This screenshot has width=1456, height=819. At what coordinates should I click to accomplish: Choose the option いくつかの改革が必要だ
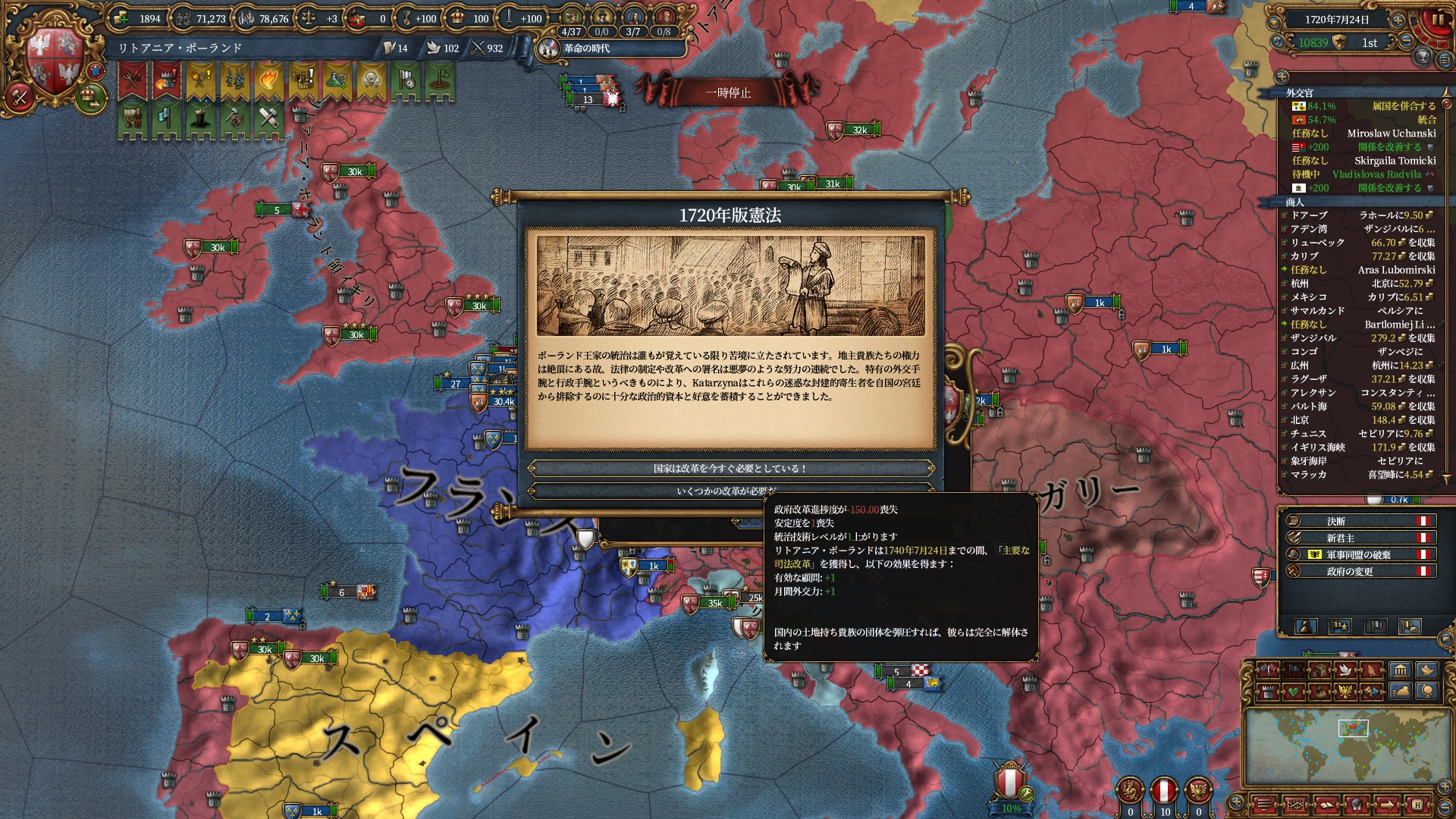pos(730,491)
